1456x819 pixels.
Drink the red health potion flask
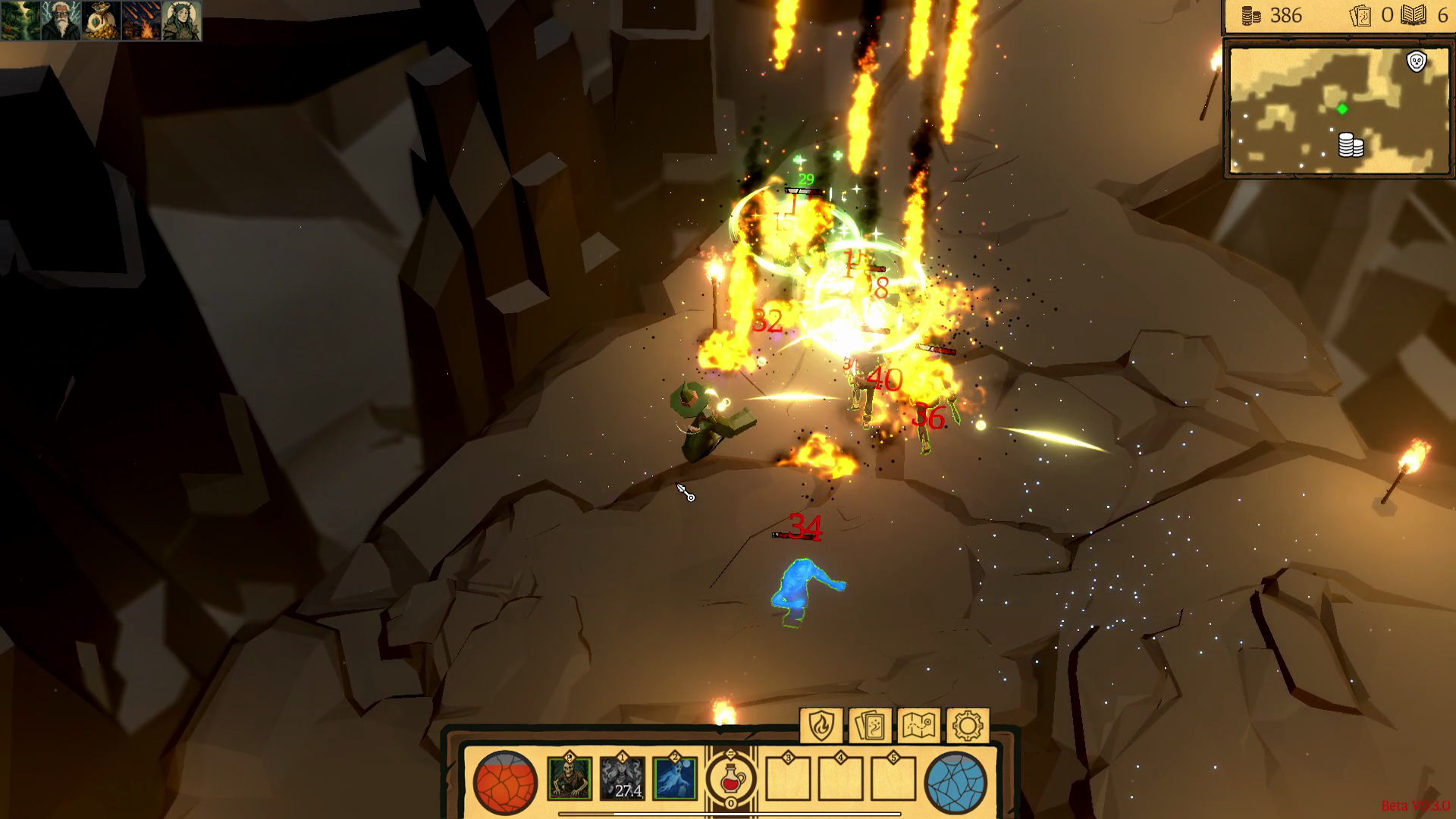[x=730, y=780]
